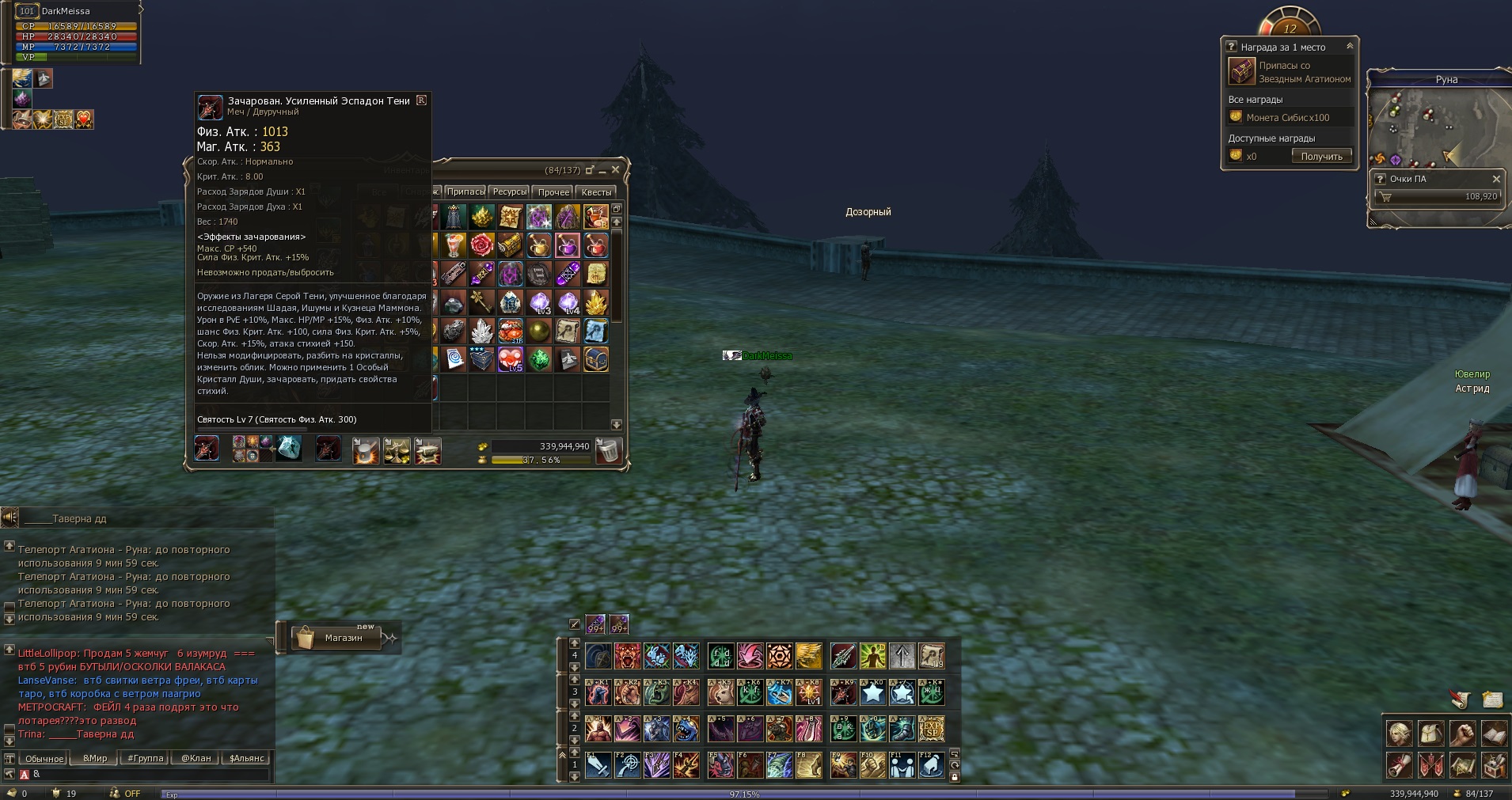The width and height of the screenshot is (1512, 800).
Task: Choose the @Клан chat tab
Action: click(x=196, y=758)
